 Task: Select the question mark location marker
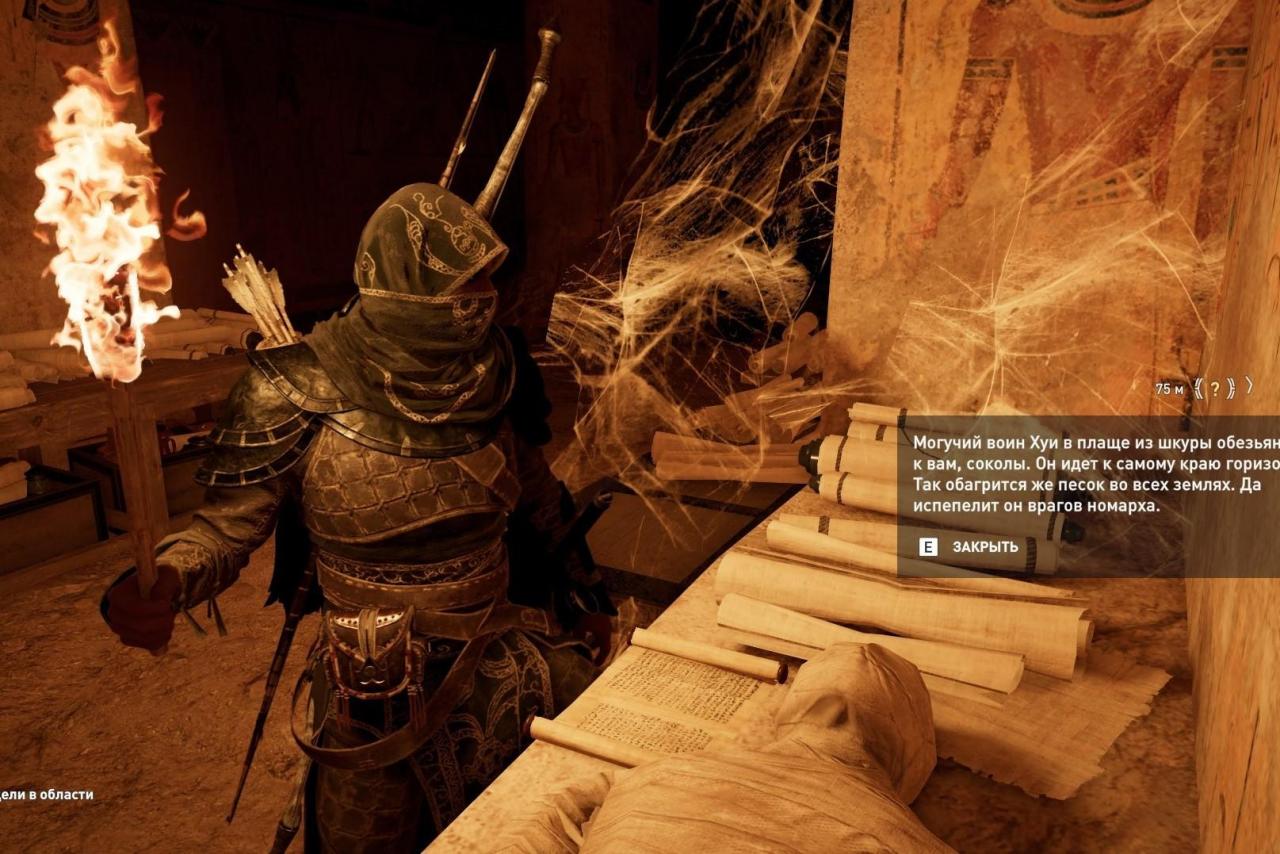(x=1215, y=389)
